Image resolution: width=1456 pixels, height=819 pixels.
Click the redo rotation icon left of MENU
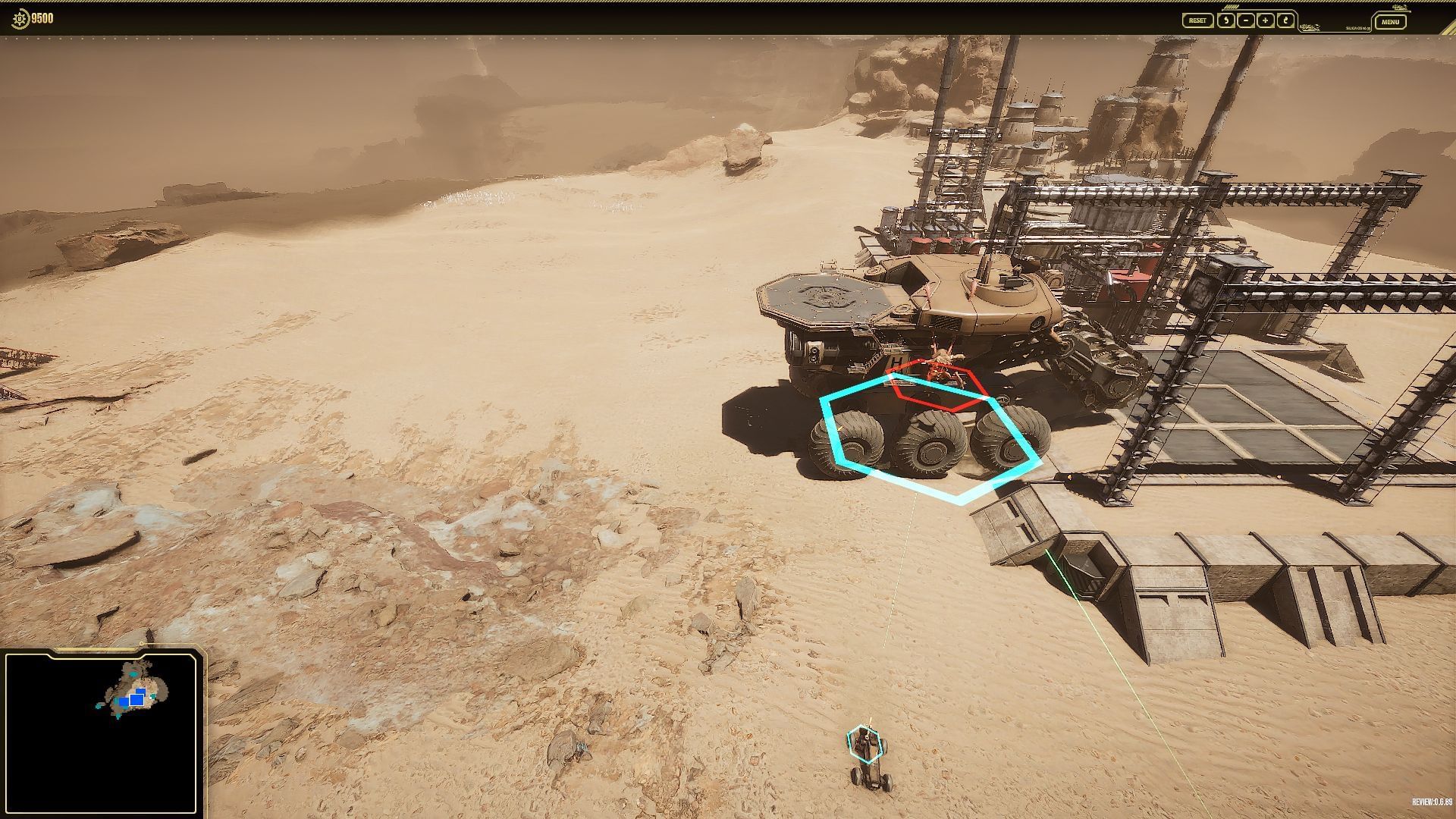point(1285,20)
